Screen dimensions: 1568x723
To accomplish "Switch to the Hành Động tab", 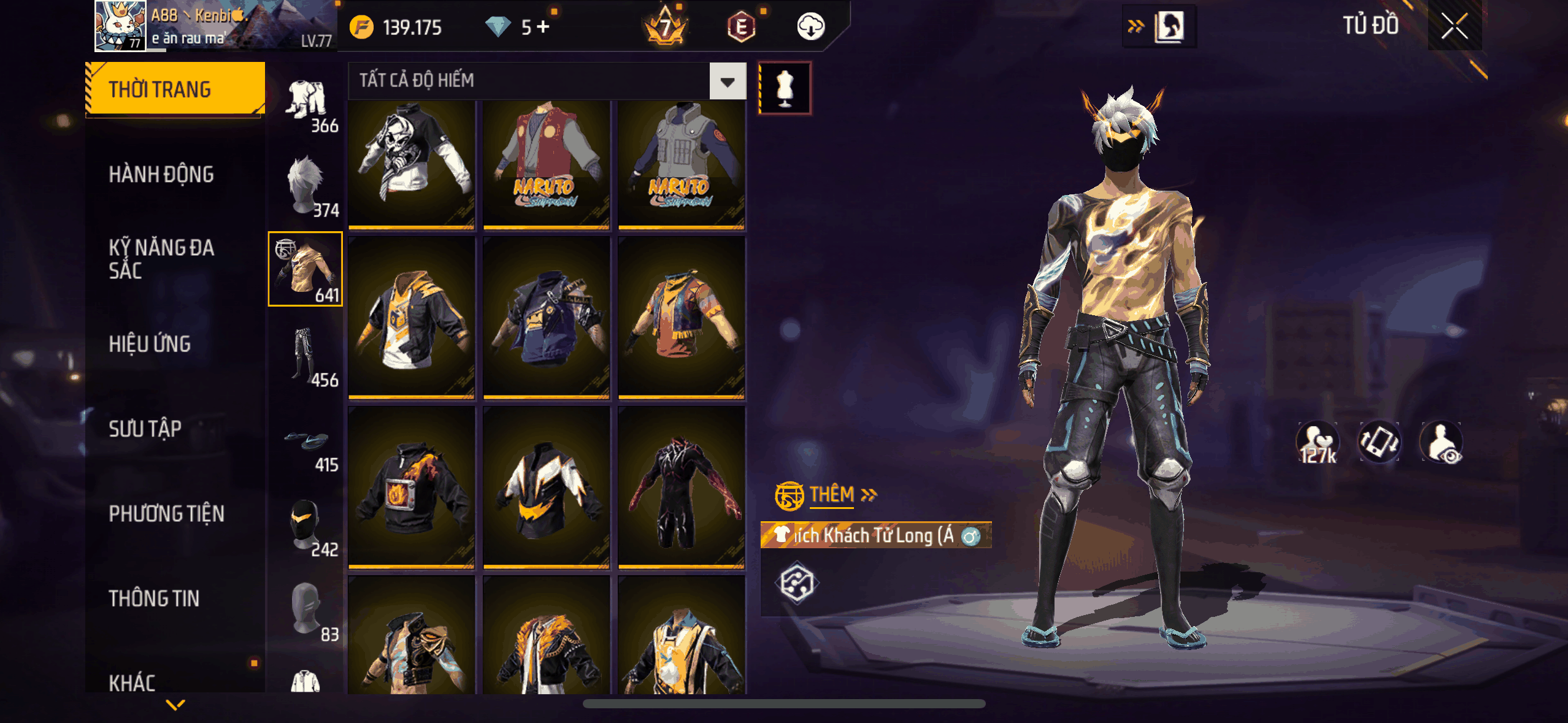I will point(161,175).
